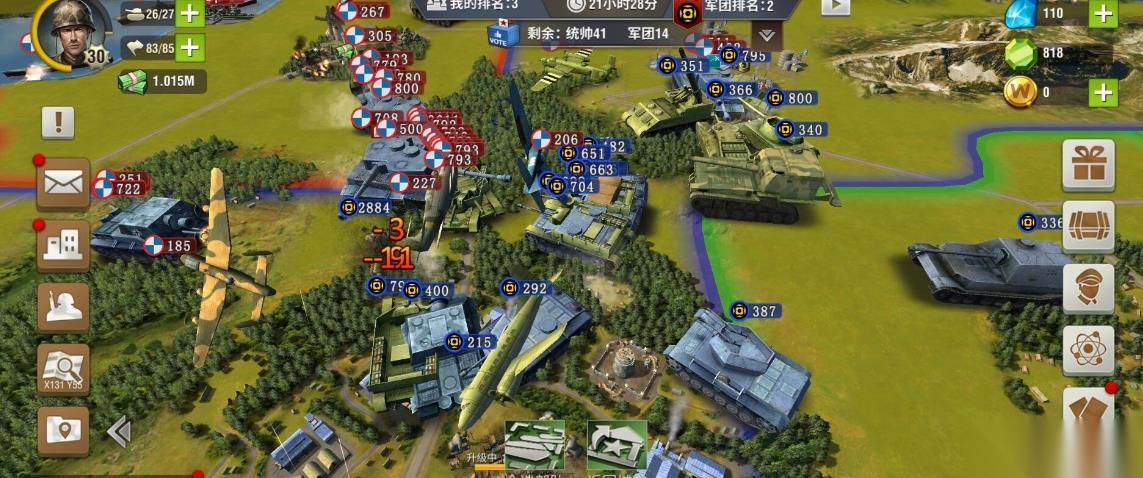Open the mail envelope inbox
1143x478 pixels.
point(63,184)
